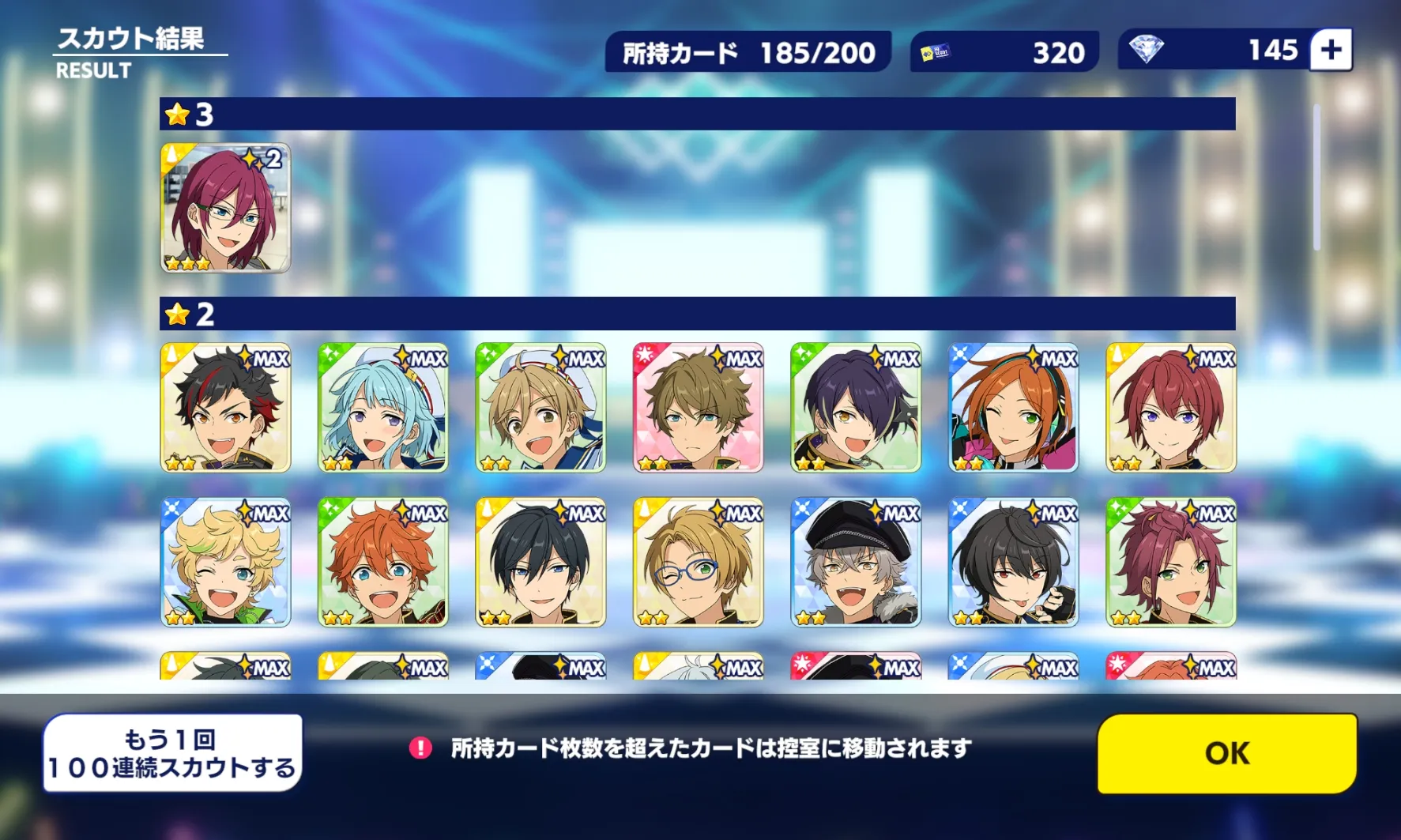Screen dimensions: 1401x840
Task: Select the black-haired card sticking tongue out
Action: (1013, 563)
